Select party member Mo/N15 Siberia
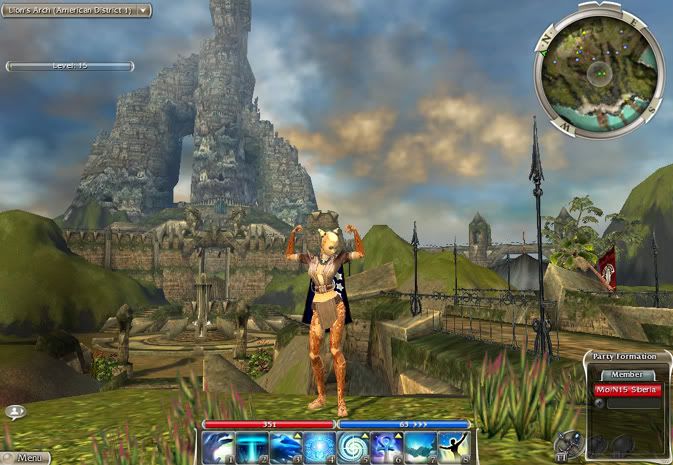Screen dimensions: 673x465 point(627,390)
